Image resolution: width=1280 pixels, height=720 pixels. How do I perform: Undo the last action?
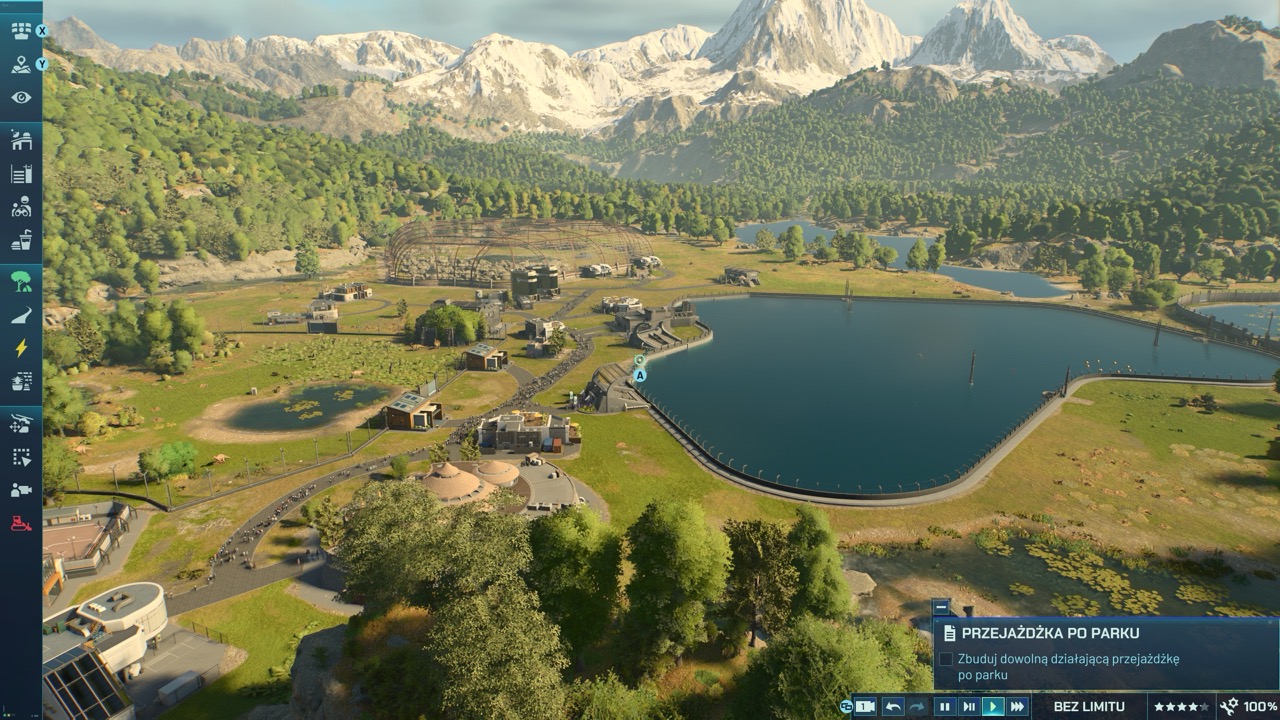(893, 707)
